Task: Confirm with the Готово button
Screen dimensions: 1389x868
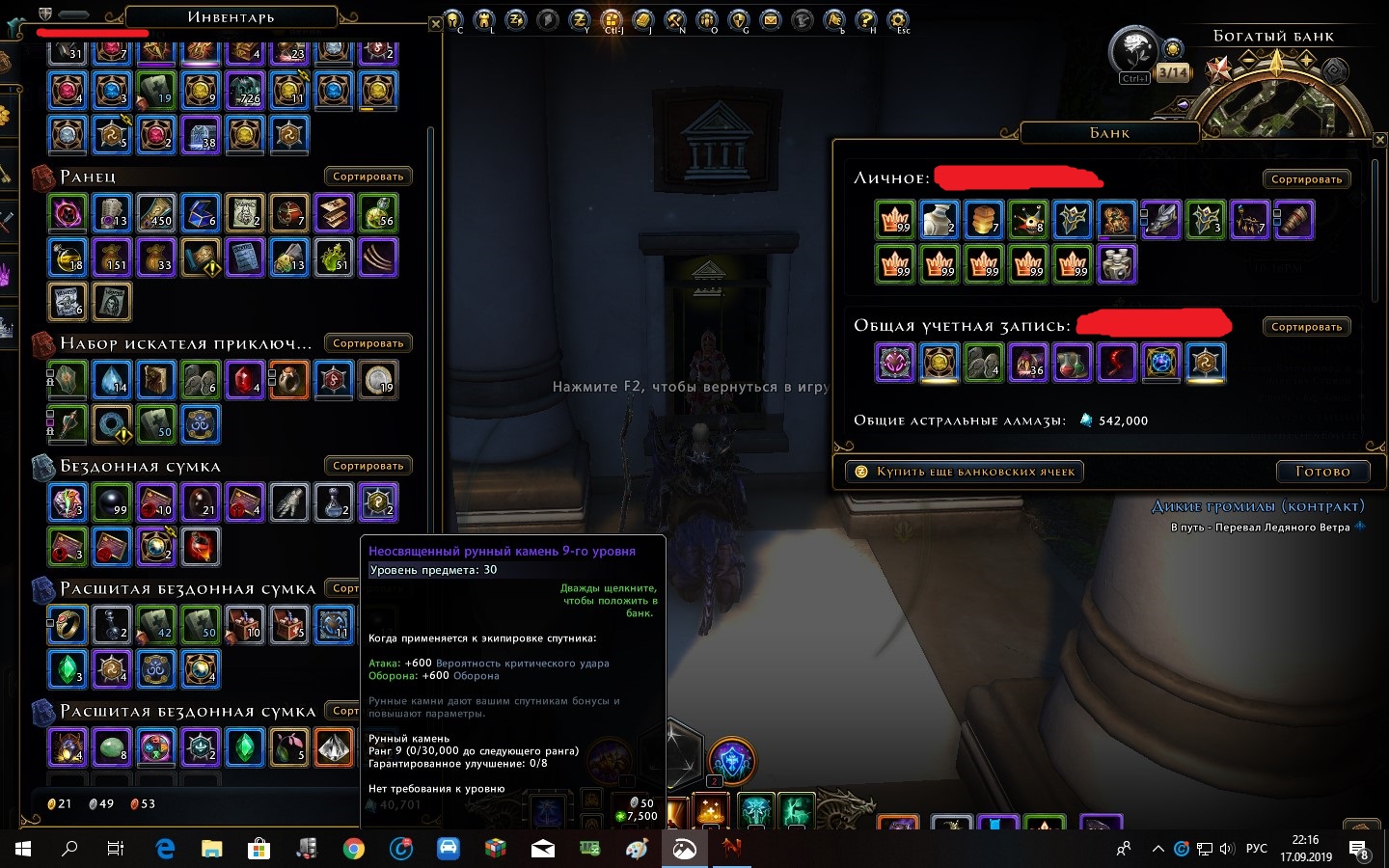Action: coord(1322,472)
